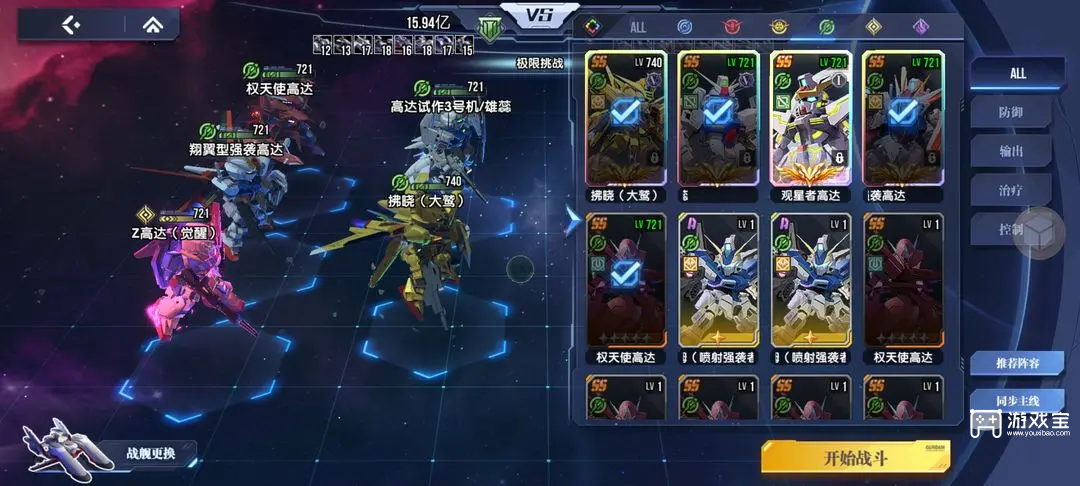Screen dimensions: 1080x486
Task: Filter by the purple attribute icon
Action: click(x=920, y=27)
